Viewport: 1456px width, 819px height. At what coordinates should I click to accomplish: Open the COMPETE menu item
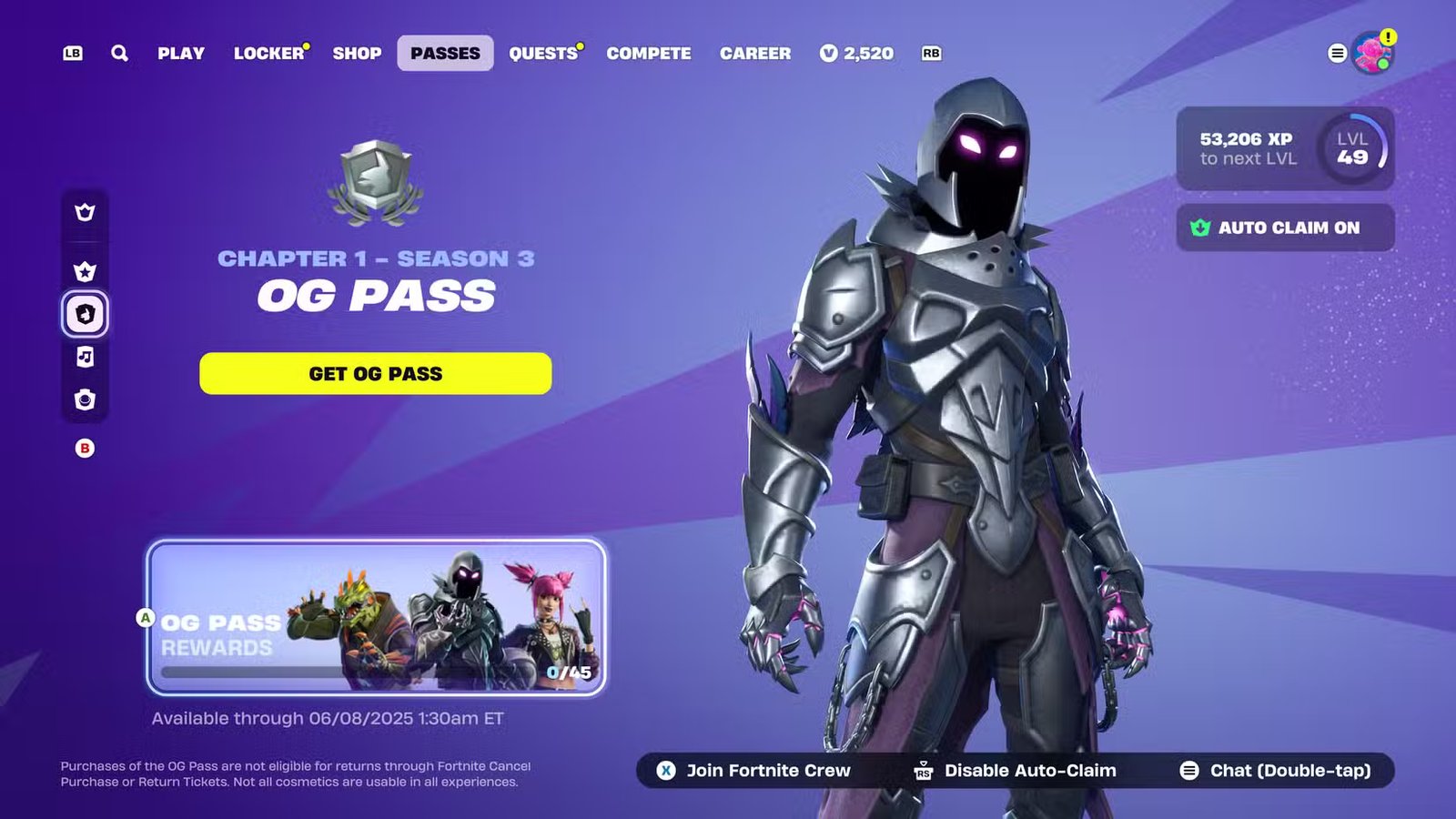coord(648,53)
